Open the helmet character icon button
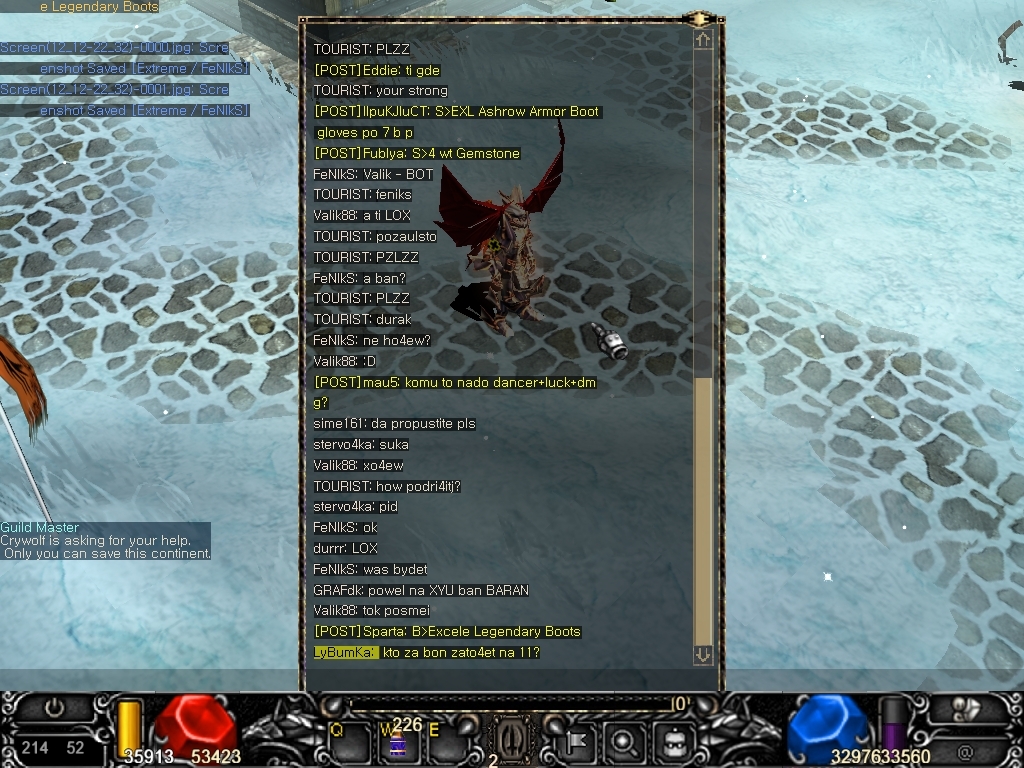Screen dimensions: 1024x768 673,741
